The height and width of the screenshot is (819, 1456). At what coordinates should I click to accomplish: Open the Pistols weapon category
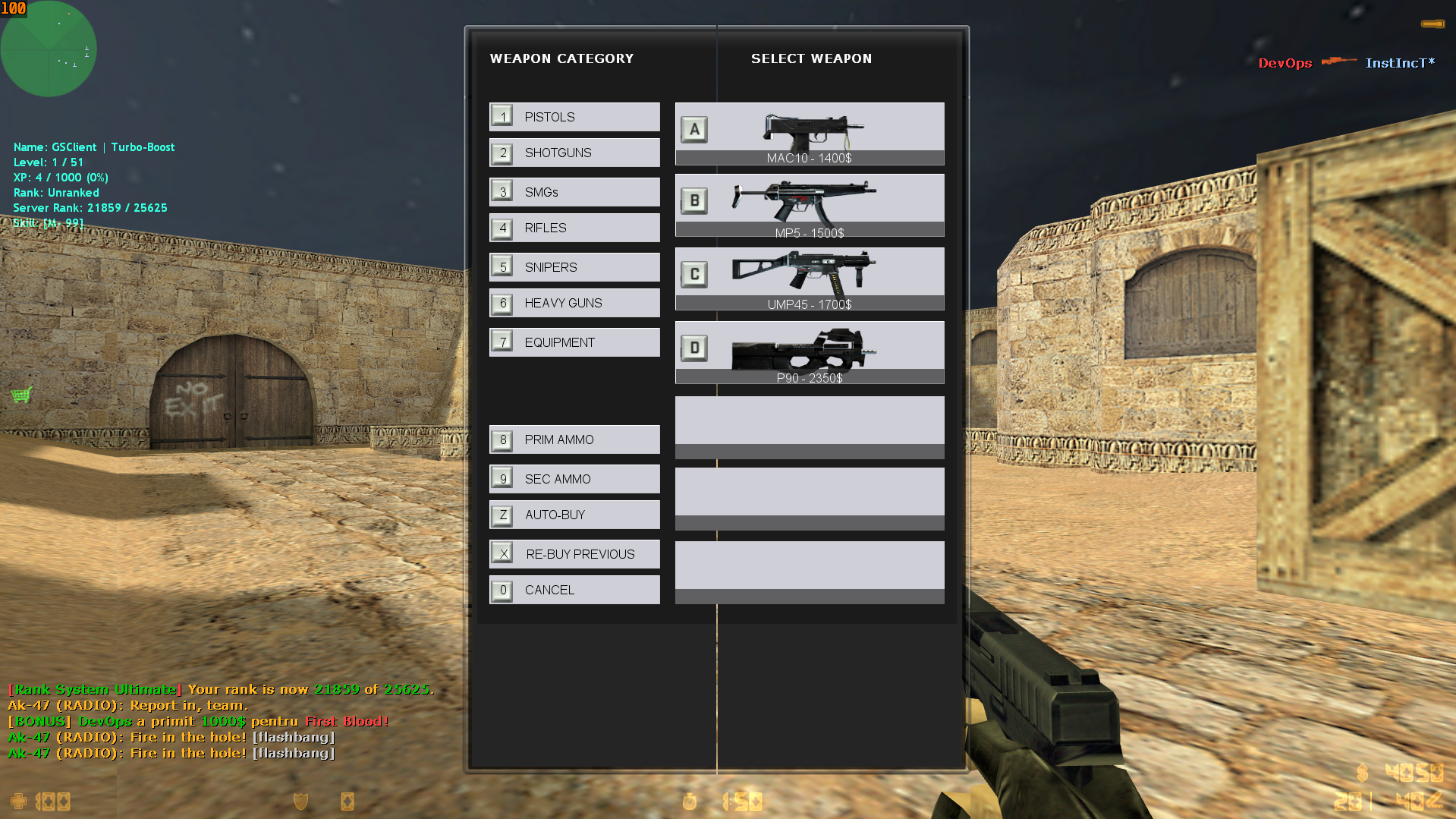(574, 117)
